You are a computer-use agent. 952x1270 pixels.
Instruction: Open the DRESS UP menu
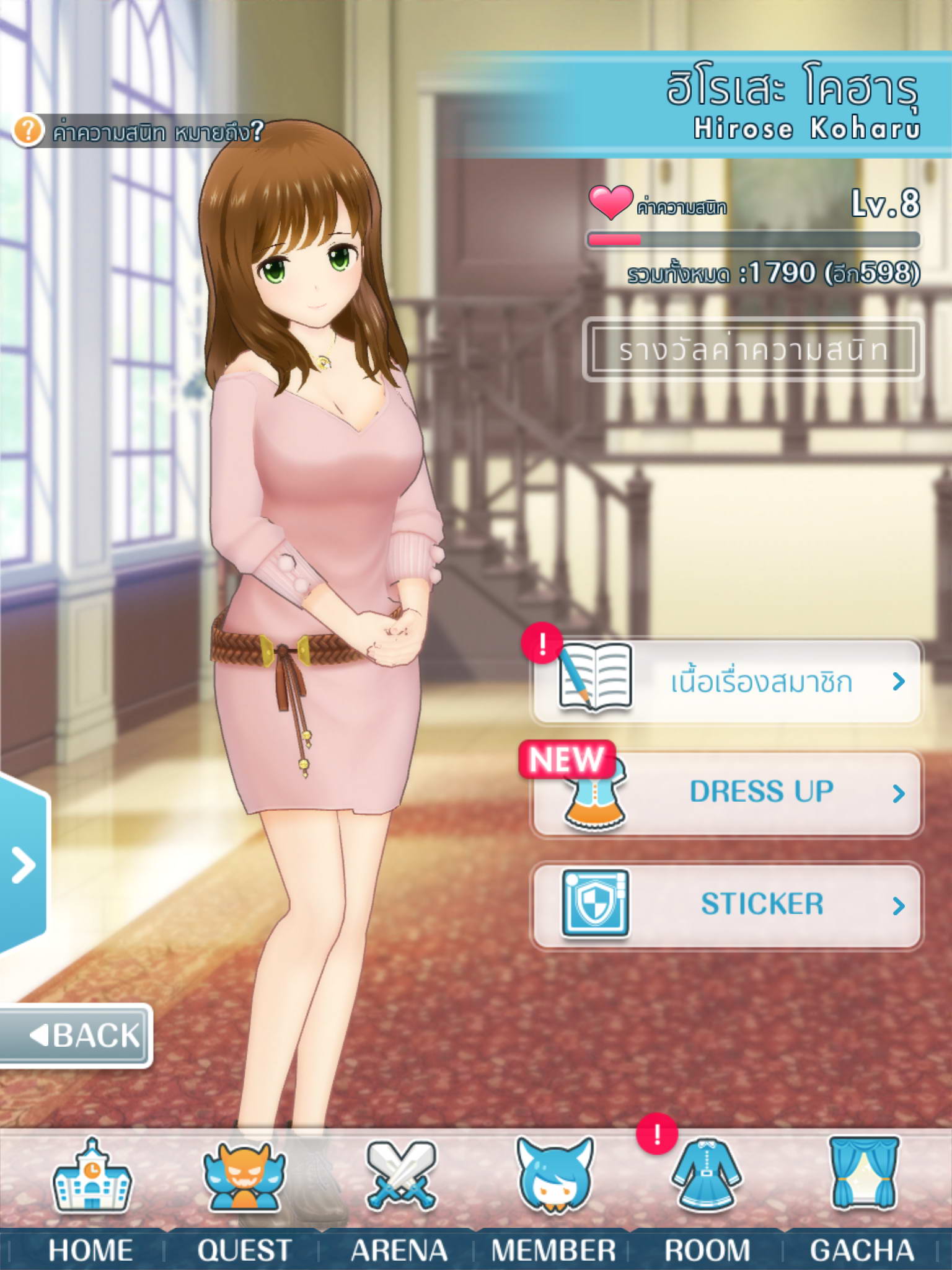pos(726,793)
